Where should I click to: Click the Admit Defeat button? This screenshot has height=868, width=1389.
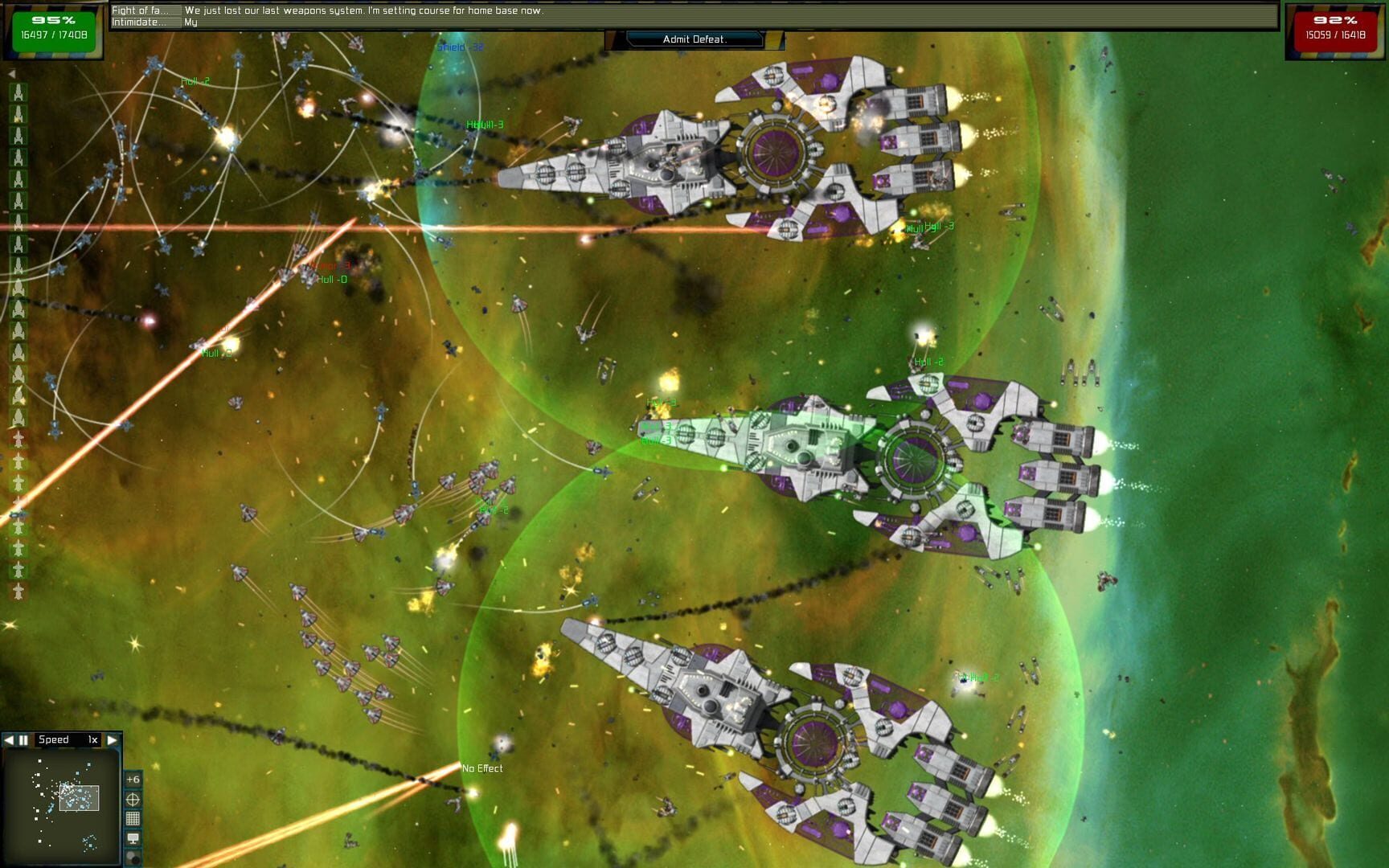pos(694,39)
